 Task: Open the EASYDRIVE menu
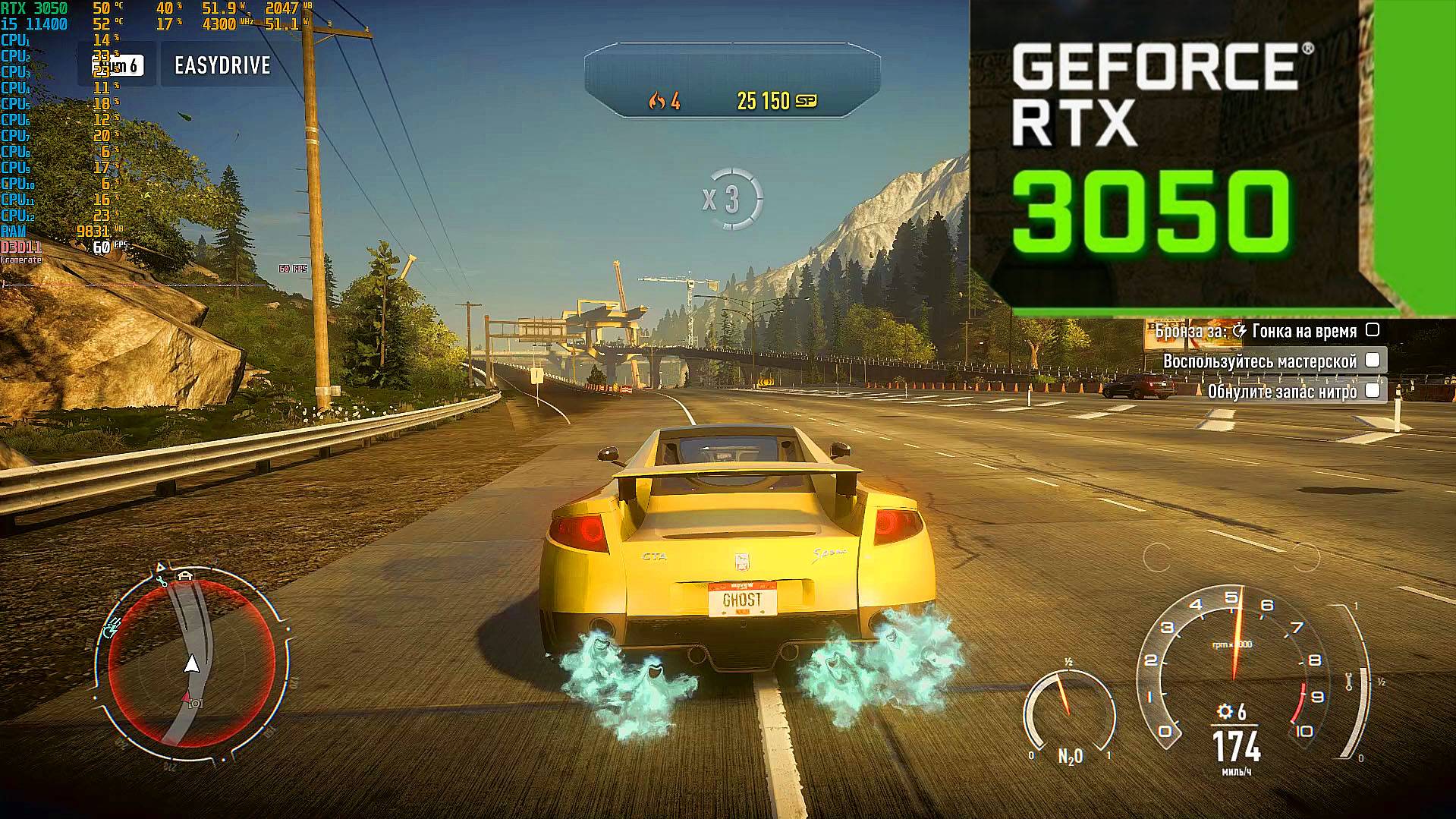222,65
